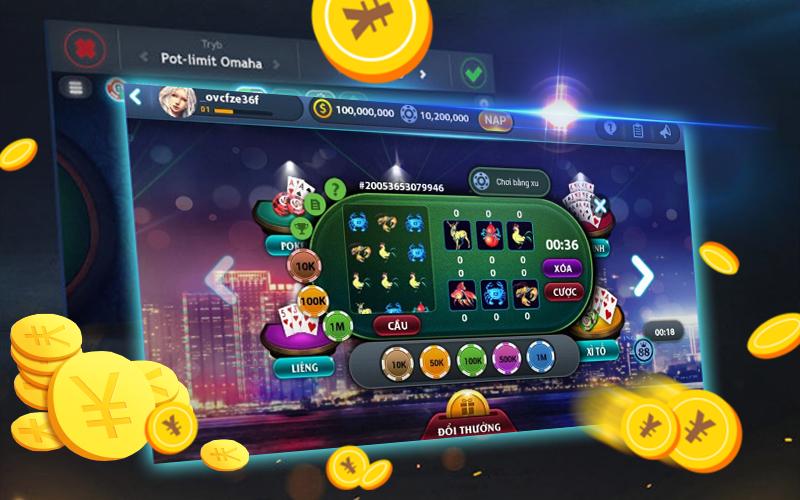
Task: Clear bets with the XÓA button
Action: click(x=563, y=268)
